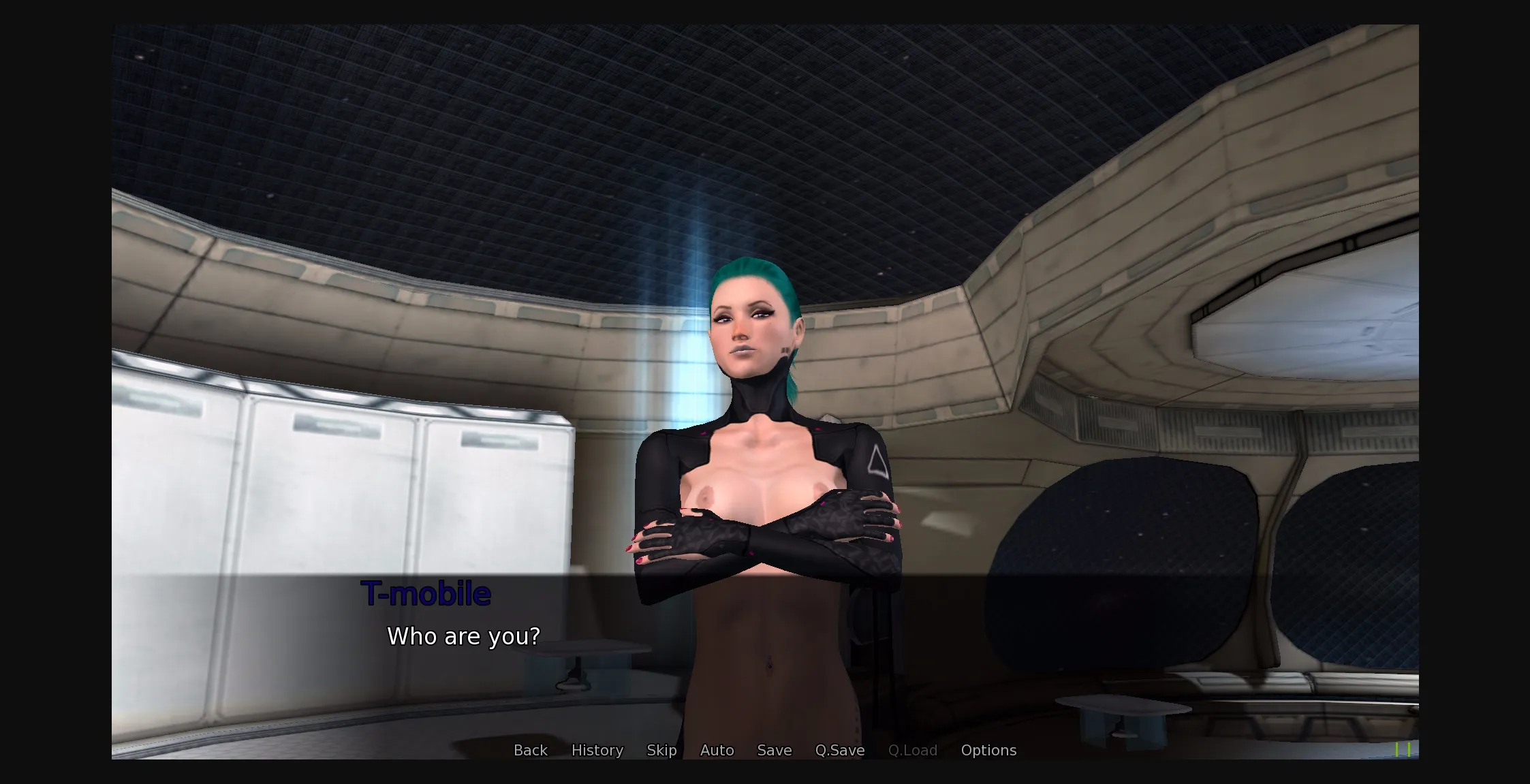The height and width of the screenshot is (784, 1530).
Task: Select the Skip option in the quick menu
Action: point(661,750)
